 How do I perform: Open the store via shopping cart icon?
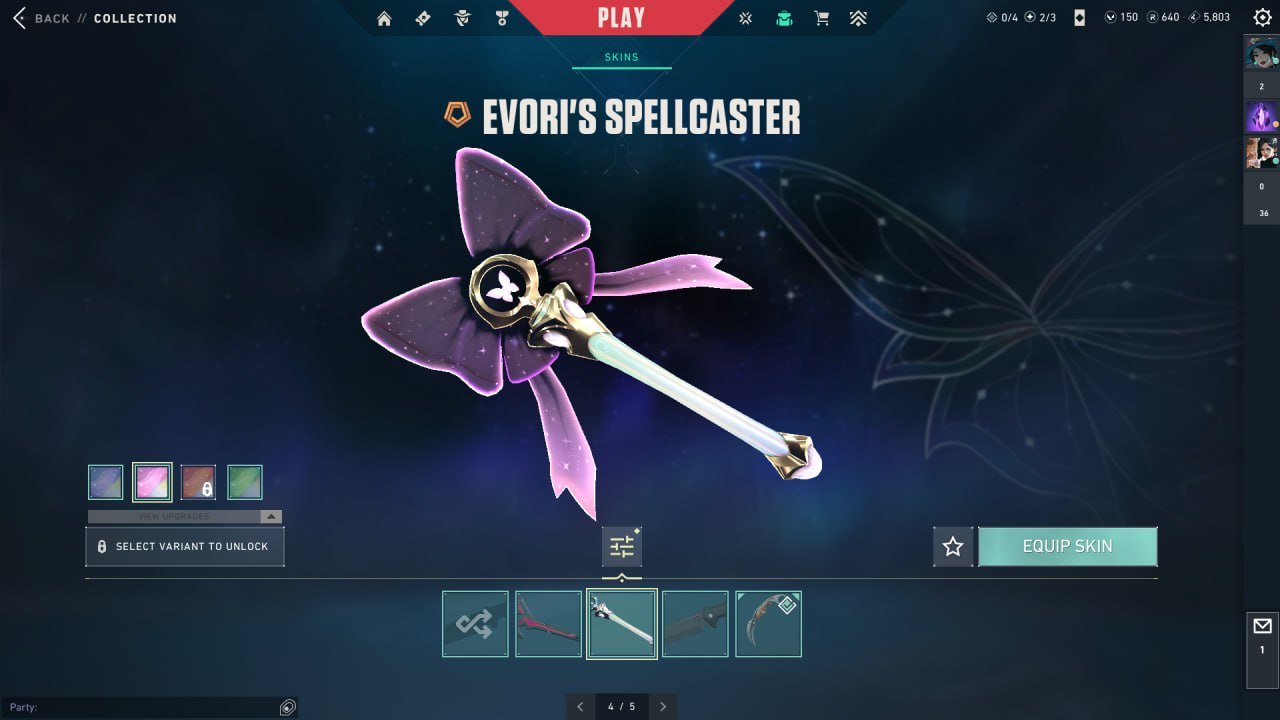tap(822, 18)
